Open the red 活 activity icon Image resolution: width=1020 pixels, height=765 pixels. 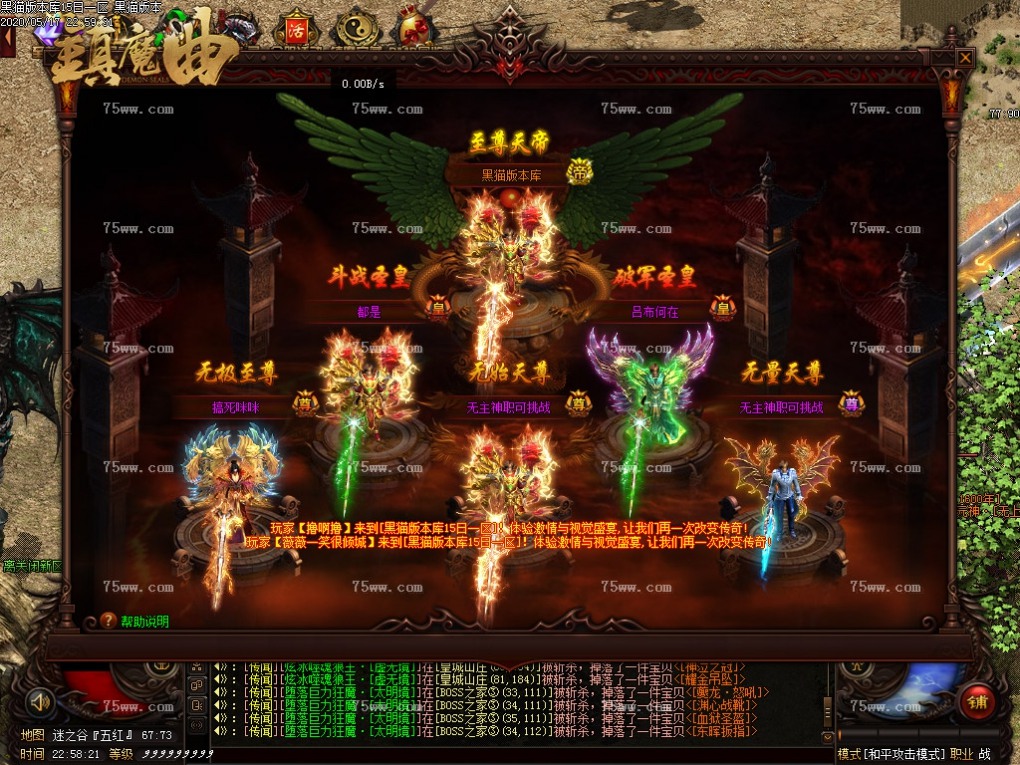click(295, 29)
